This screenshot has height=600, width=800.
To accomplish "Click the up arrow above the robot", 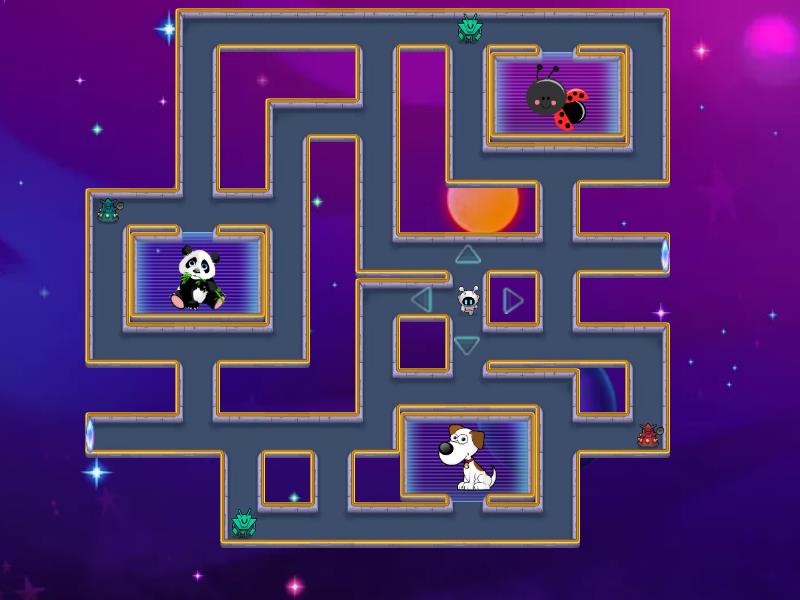I will coord(468,255).
